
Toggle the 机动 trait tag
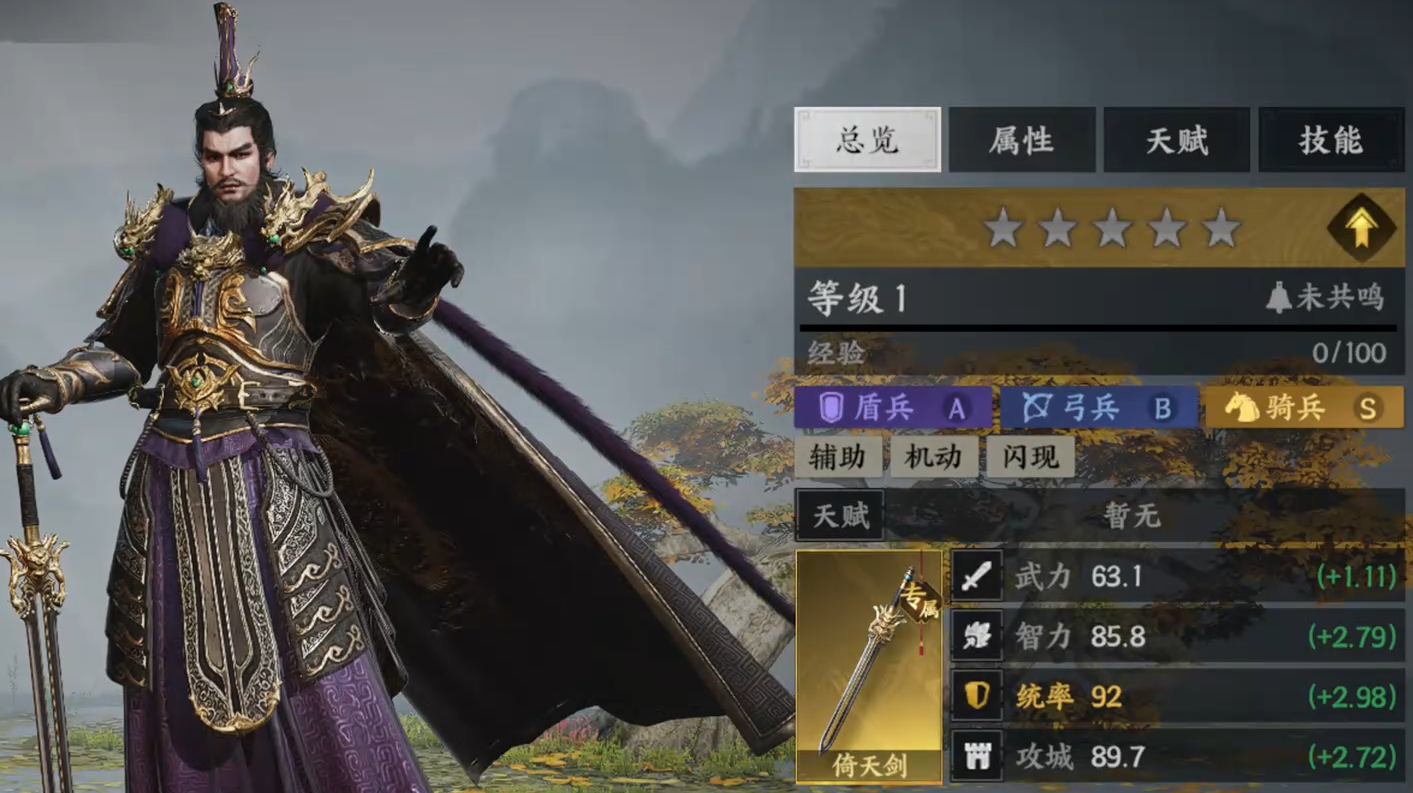933,457
